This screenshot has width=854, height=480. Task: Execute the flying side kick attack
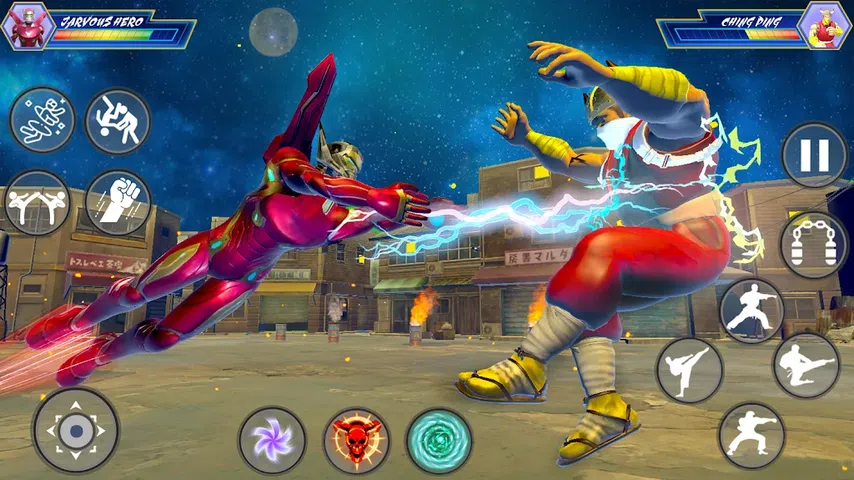tap(806, 365)
